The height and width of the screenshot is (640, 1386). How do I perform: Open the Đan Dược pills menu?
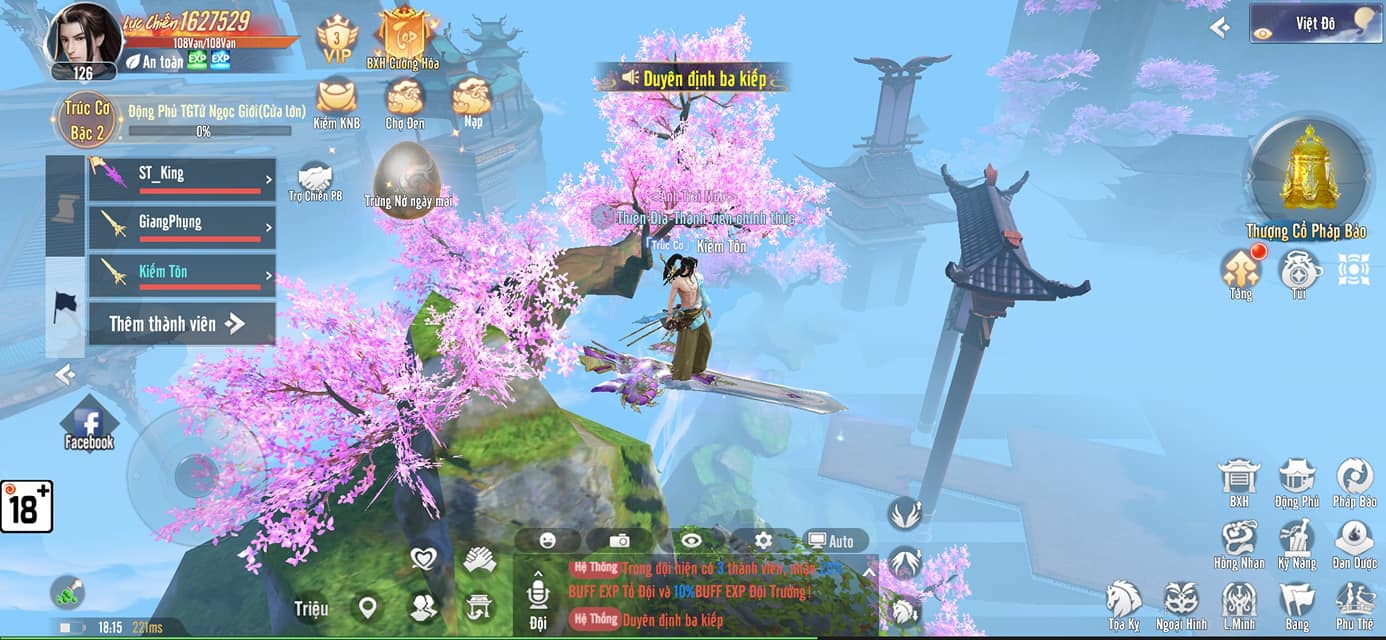coord(1355,543)
